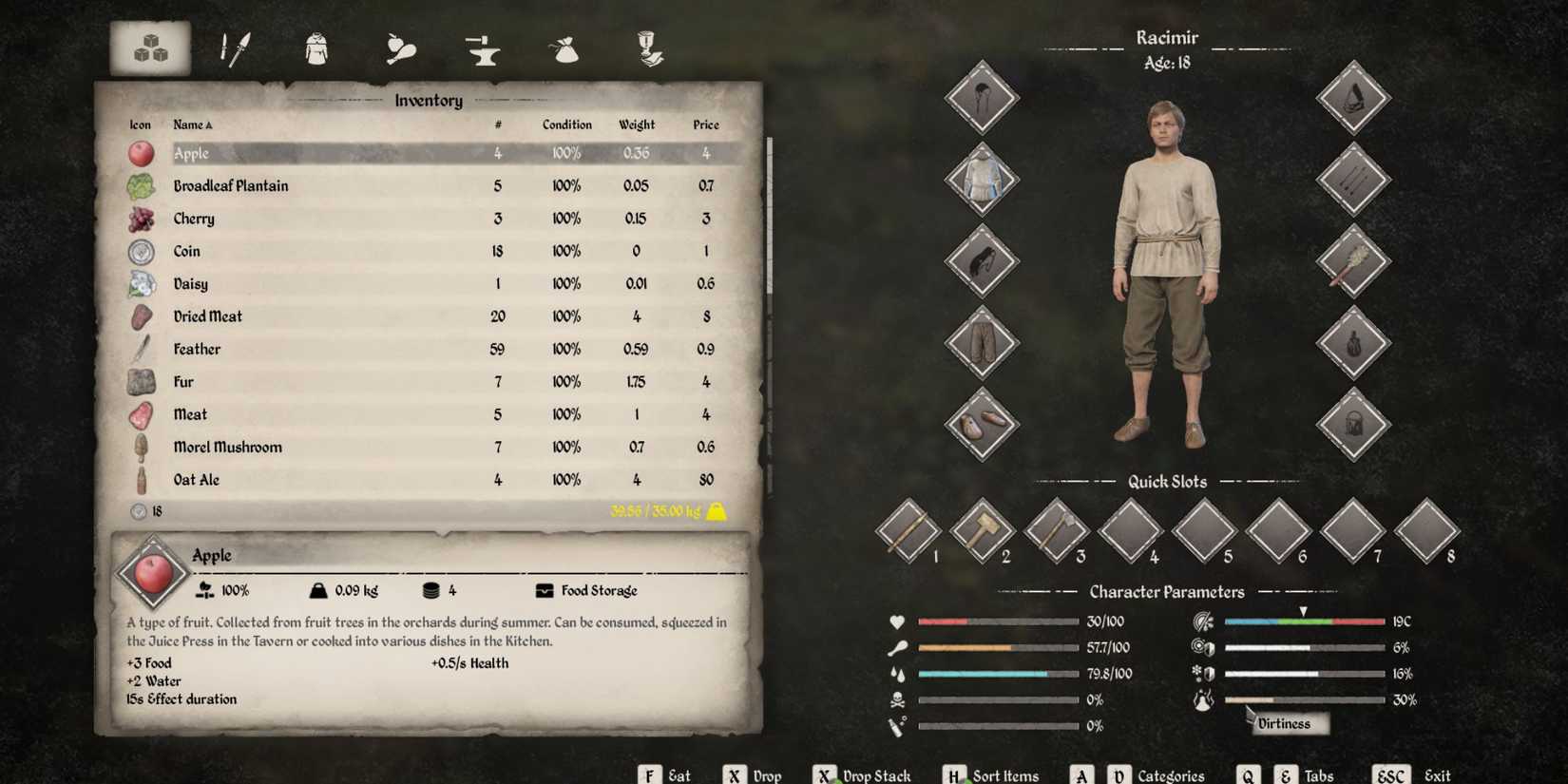Select the crafting anvil category icon
Screen dimensions: 1568x784
483,49
